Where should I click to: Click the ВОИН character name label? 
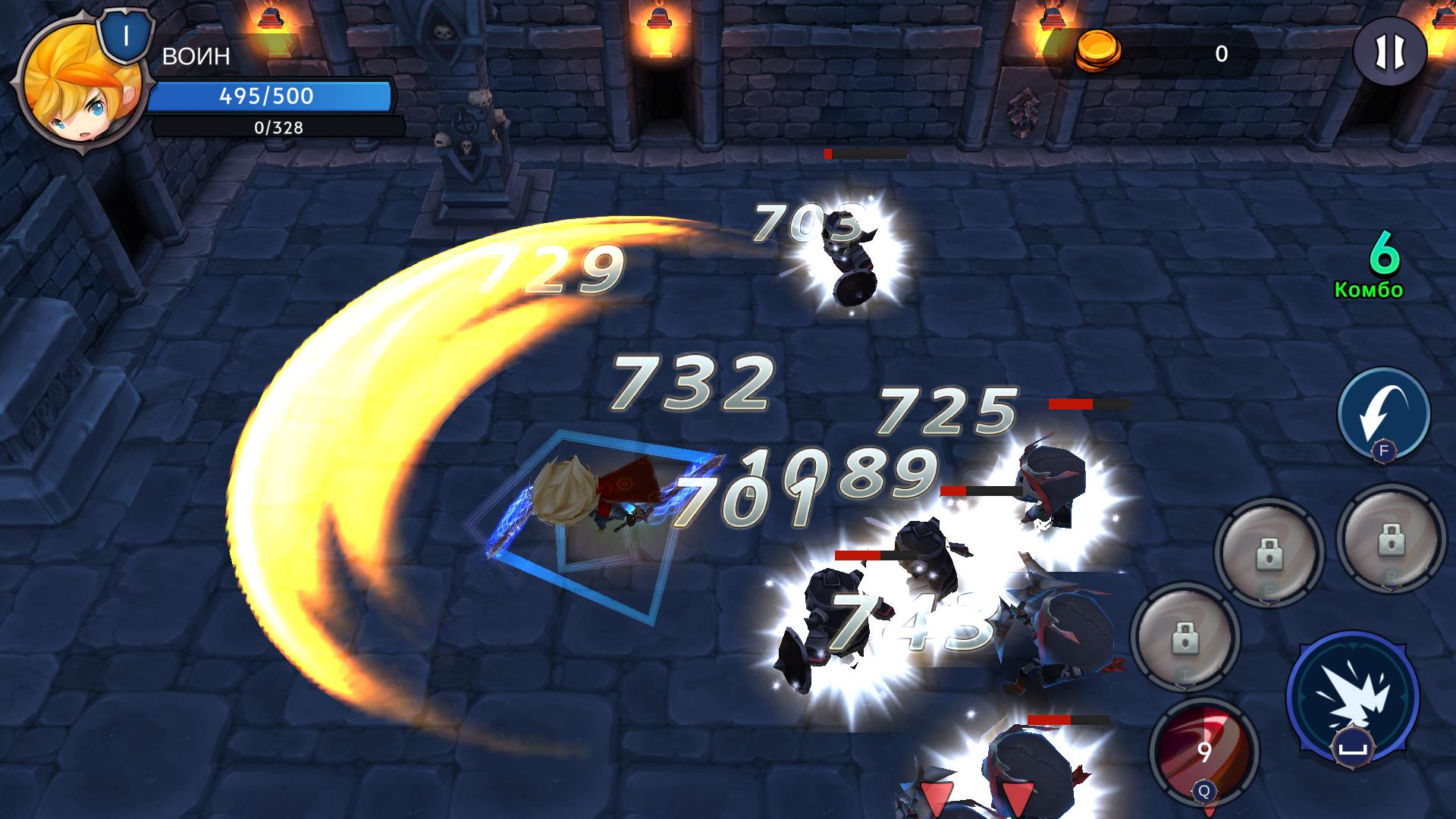(x=196, y=55)
